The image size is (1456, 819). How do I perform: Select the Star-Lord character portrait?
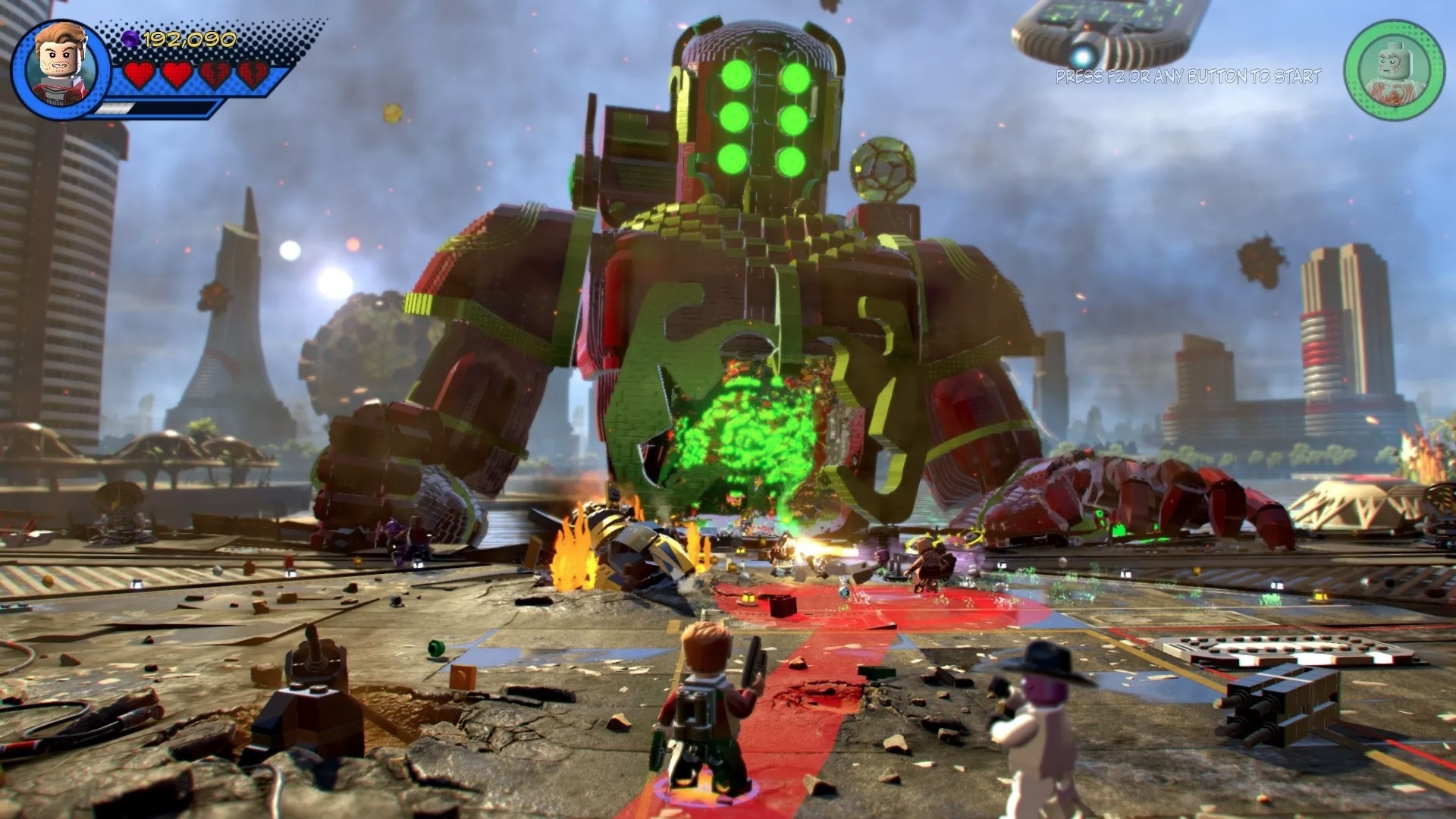point(61,68)
